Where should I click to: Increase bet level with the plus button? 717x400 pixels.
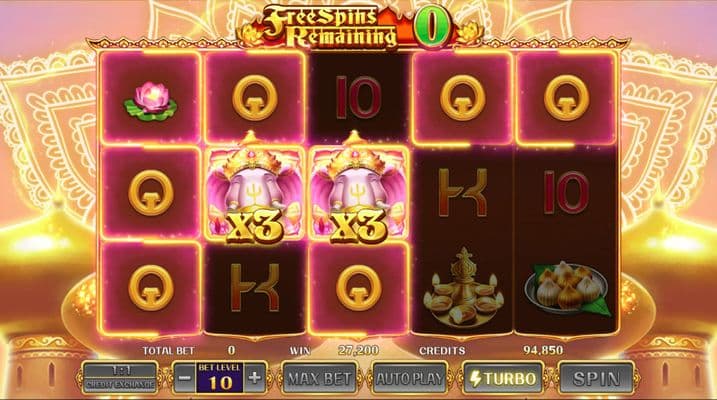coord(255,378)
